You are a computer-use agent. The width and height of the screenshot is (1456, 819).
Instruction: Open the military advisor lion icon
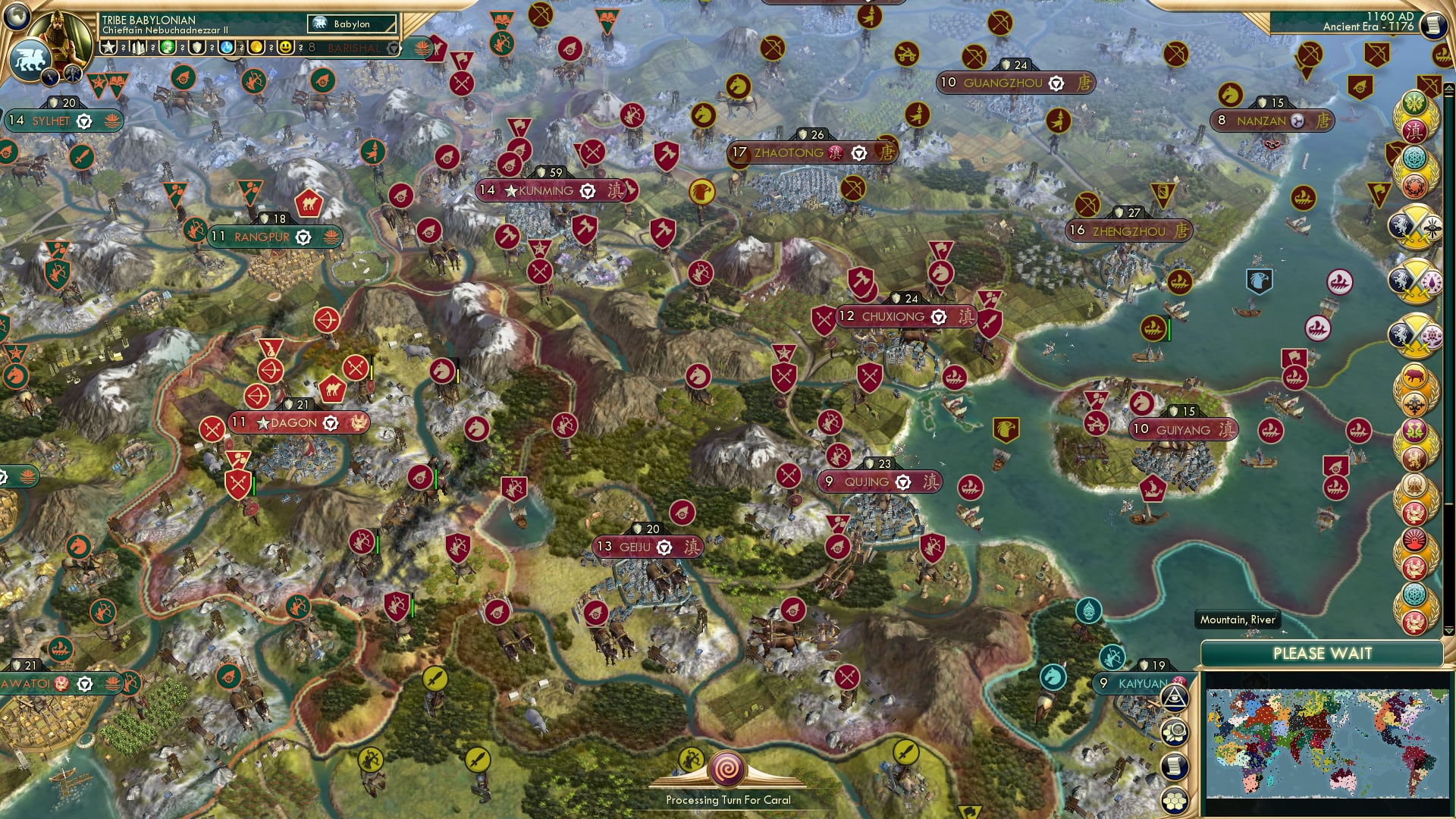tap(31, 57)
